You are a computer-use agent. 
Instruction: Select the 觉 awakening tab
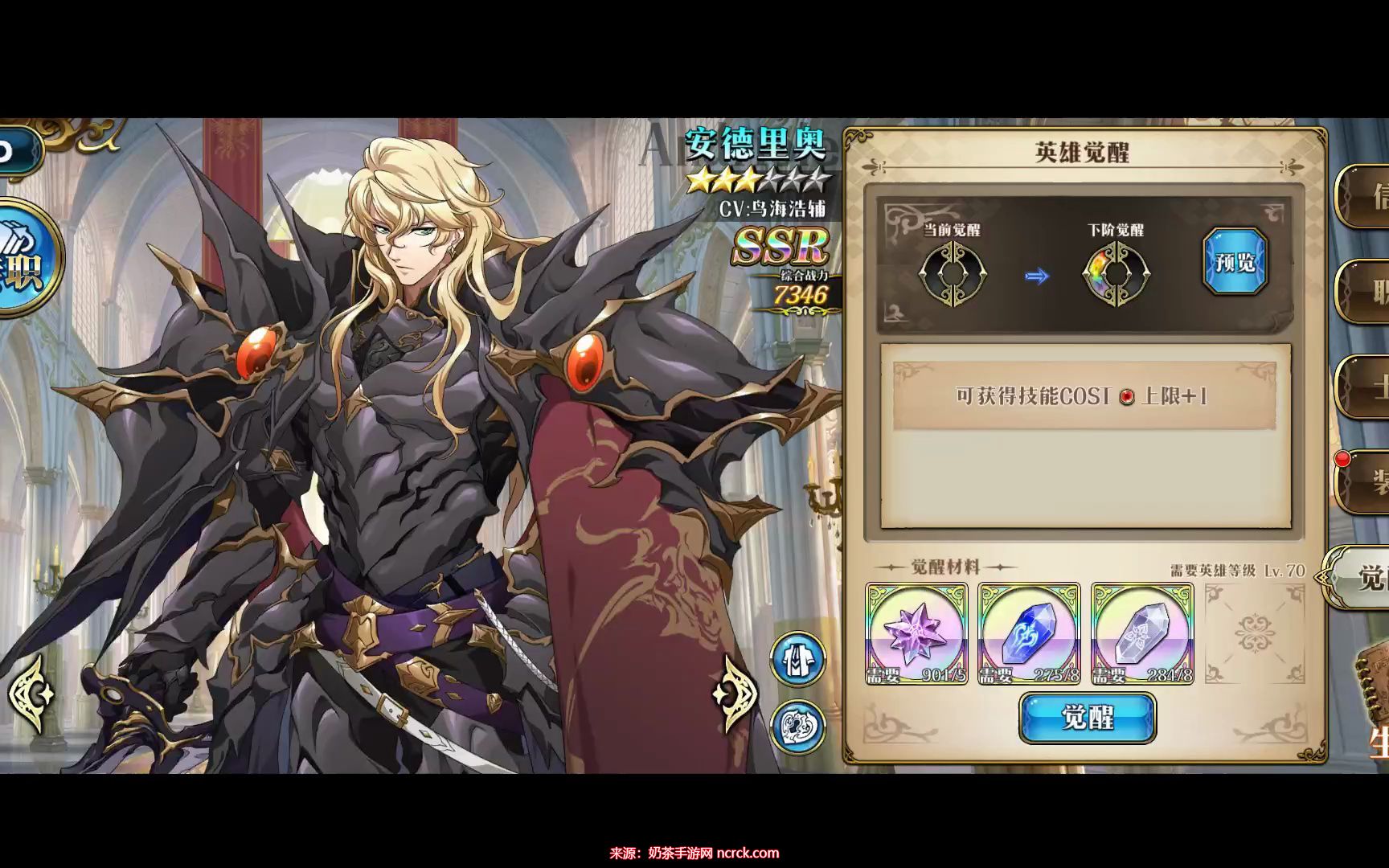(x=1362, y=576)
